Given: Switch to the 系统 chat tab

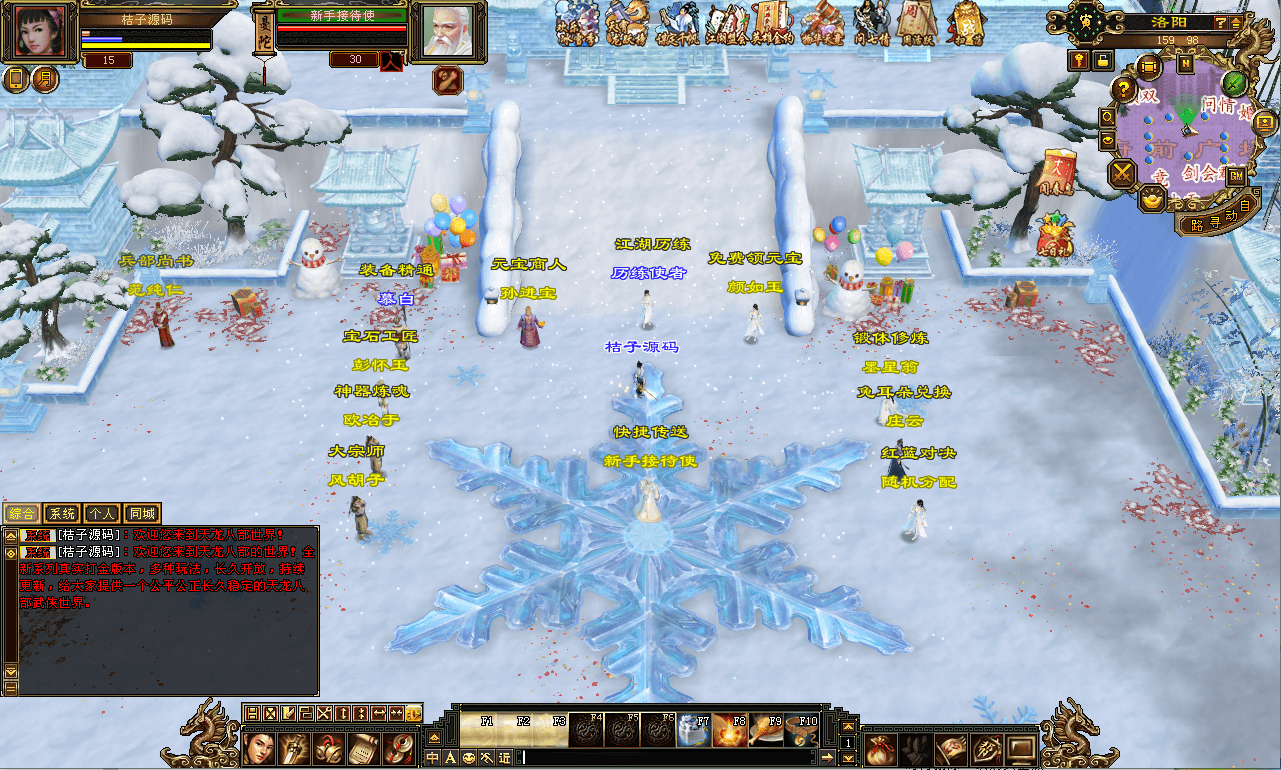Looking at the screenshot, I should (63, 514).
